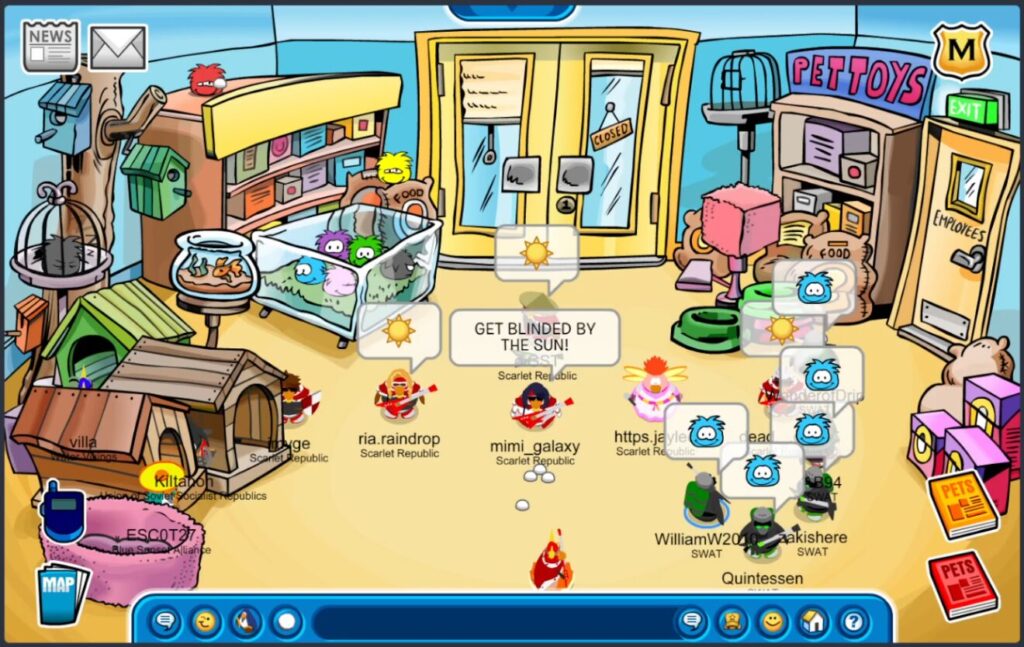This screenshot has width=1024, height=647.
Task: Open the help question mark button
Action: 852,622
